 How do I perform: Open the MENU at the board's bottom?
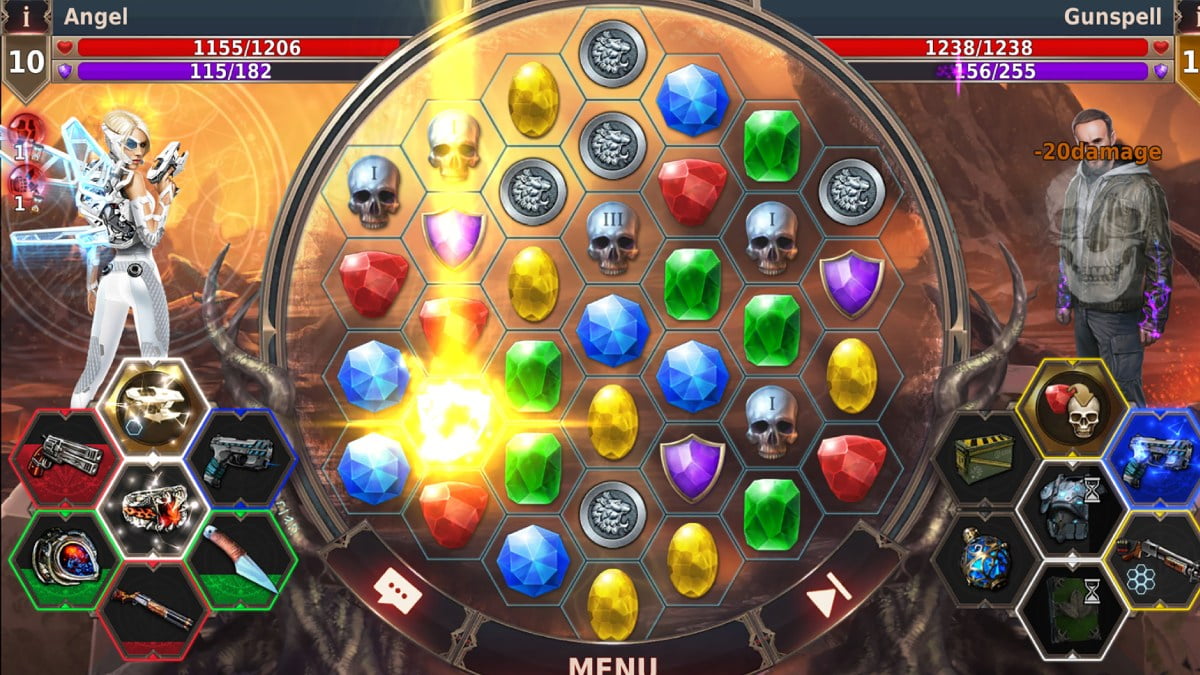(x=611, y=664)
